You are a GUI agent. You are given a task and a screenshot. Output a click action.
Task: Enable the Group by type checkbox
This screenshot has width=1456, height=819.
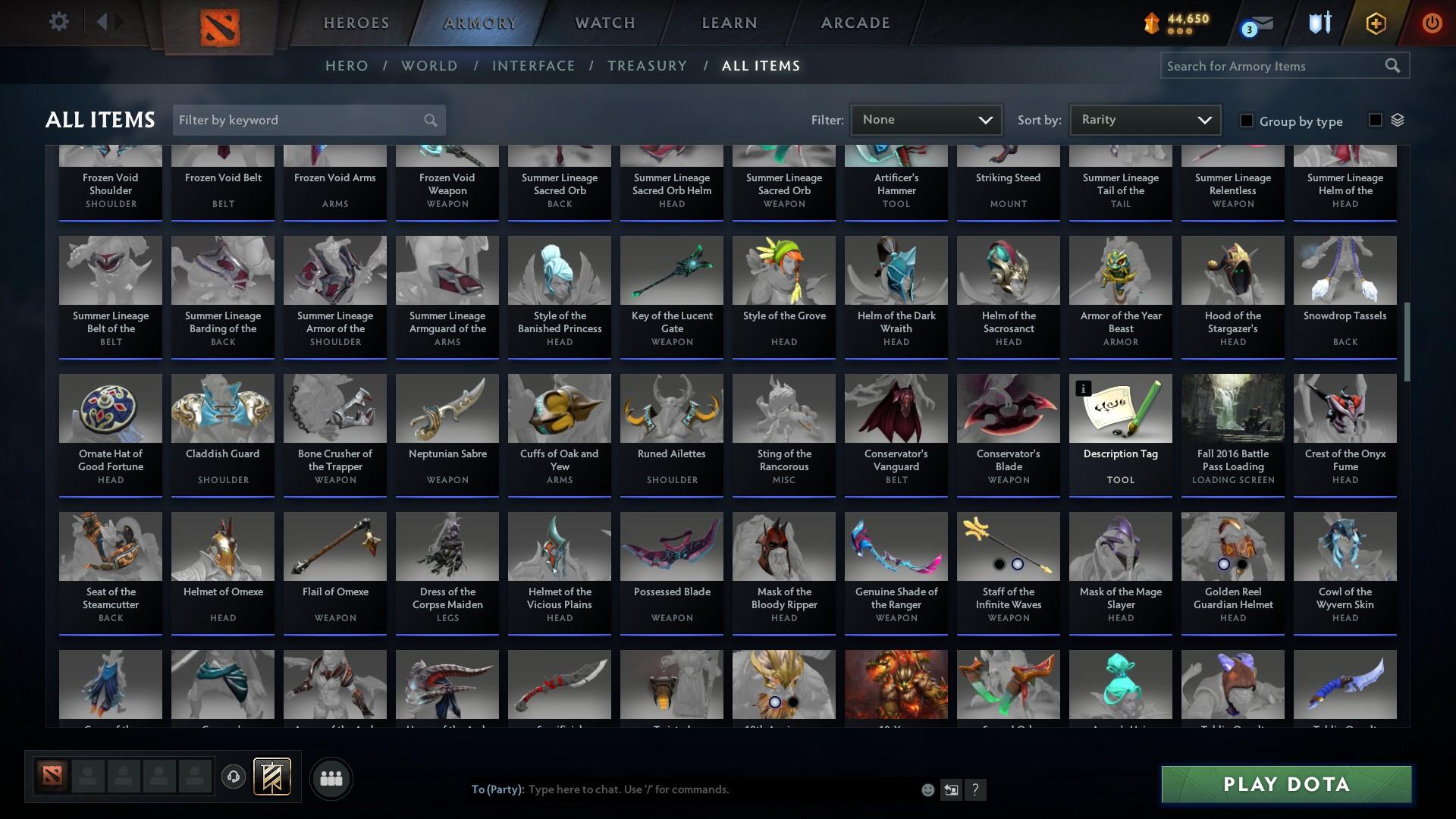pos(1247,121)
